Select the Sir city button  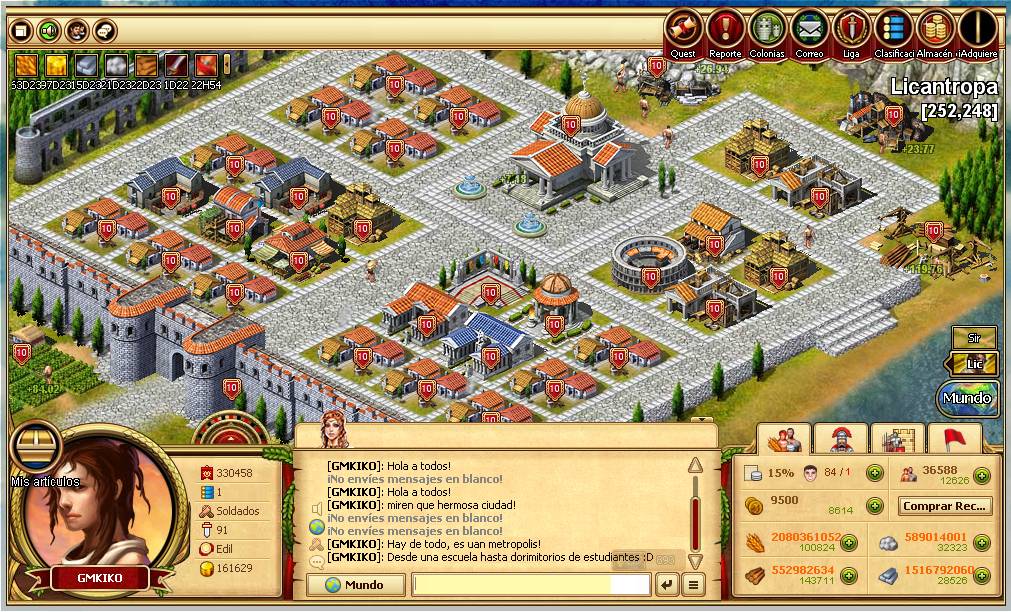pos(973,338)
